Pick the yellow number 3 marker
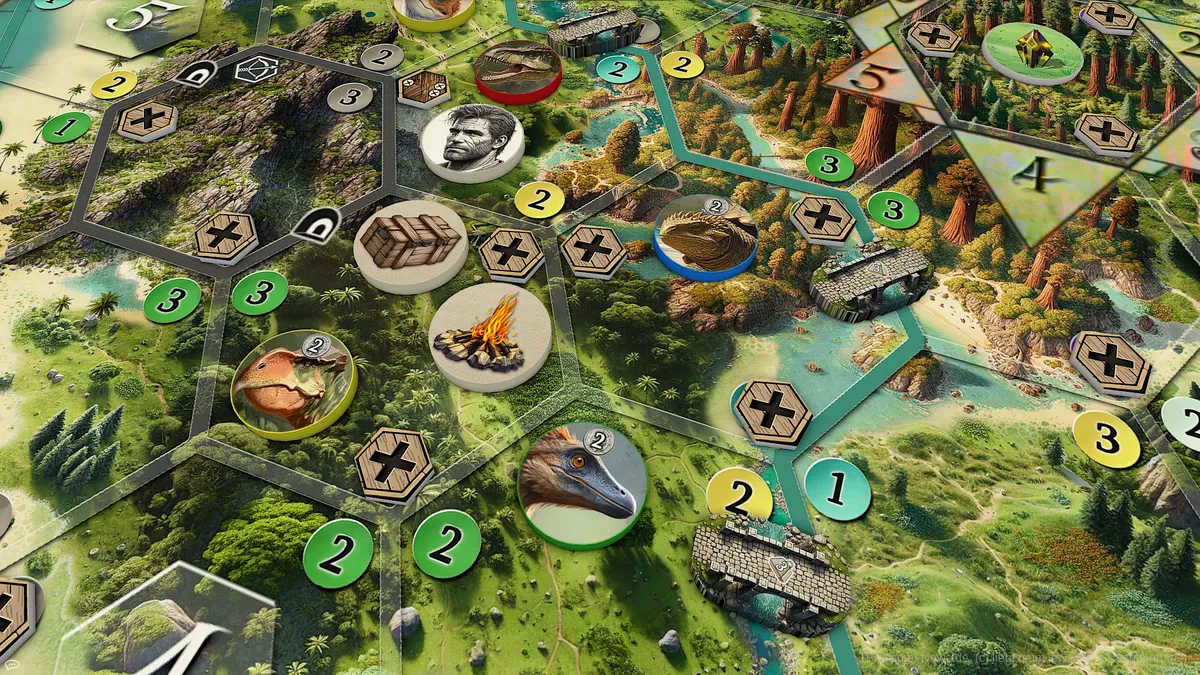 click(x=1106, y=438)
